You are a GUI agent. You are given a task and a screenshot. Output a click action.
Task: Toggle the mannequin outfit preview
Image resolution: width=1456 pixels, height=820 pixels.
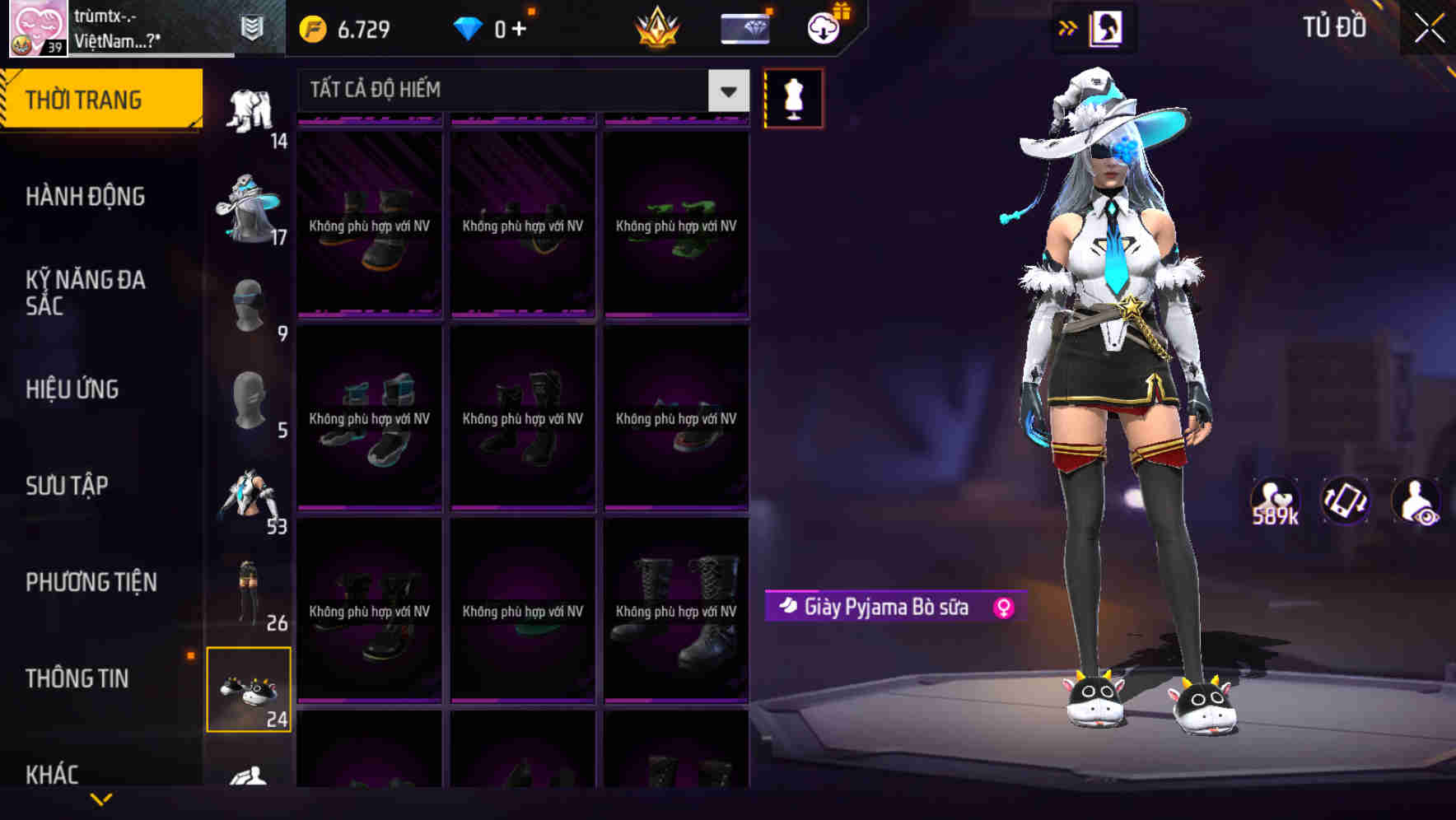click(793, 97)
